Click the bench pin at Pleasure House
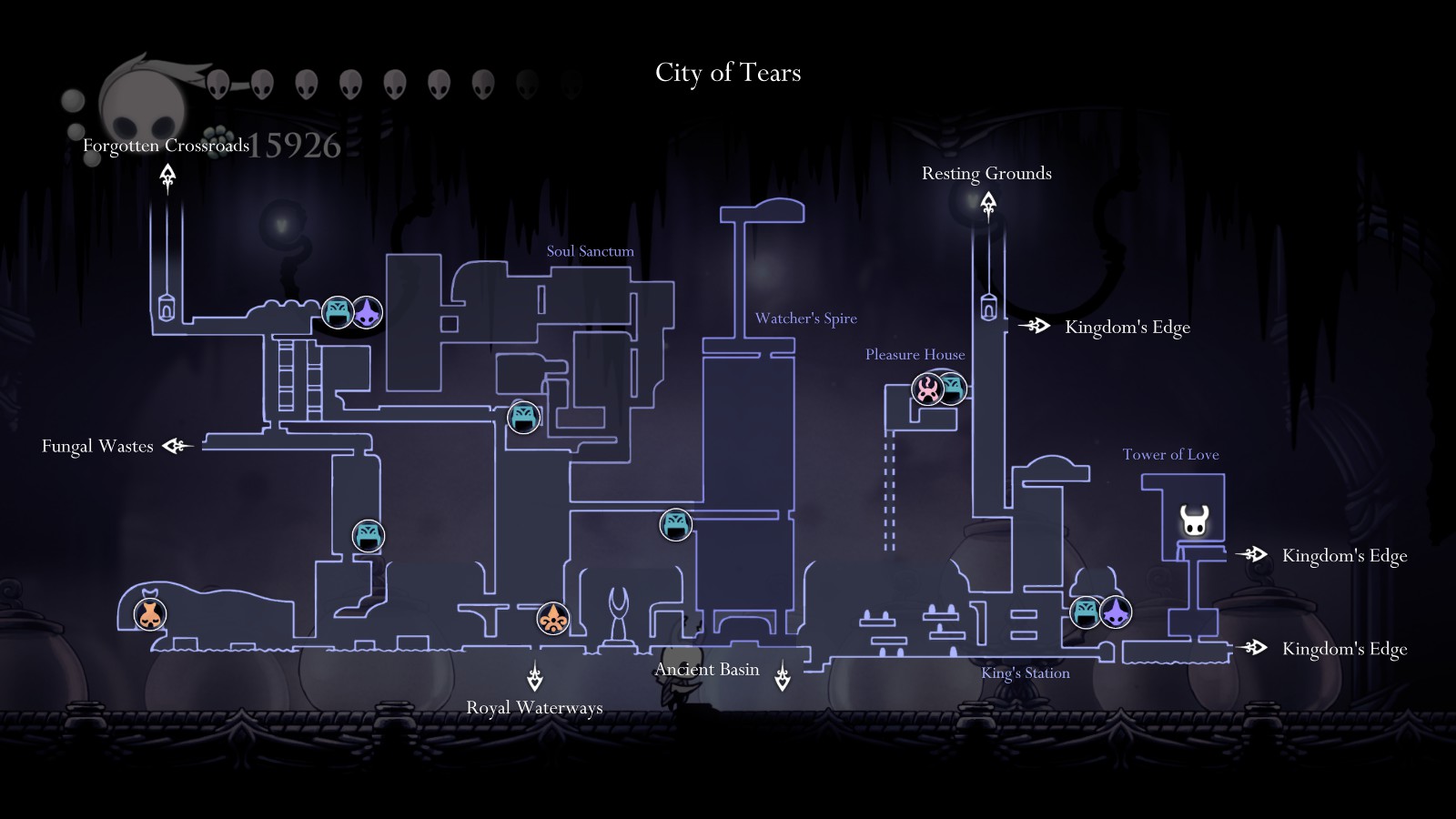 [953, 388]
